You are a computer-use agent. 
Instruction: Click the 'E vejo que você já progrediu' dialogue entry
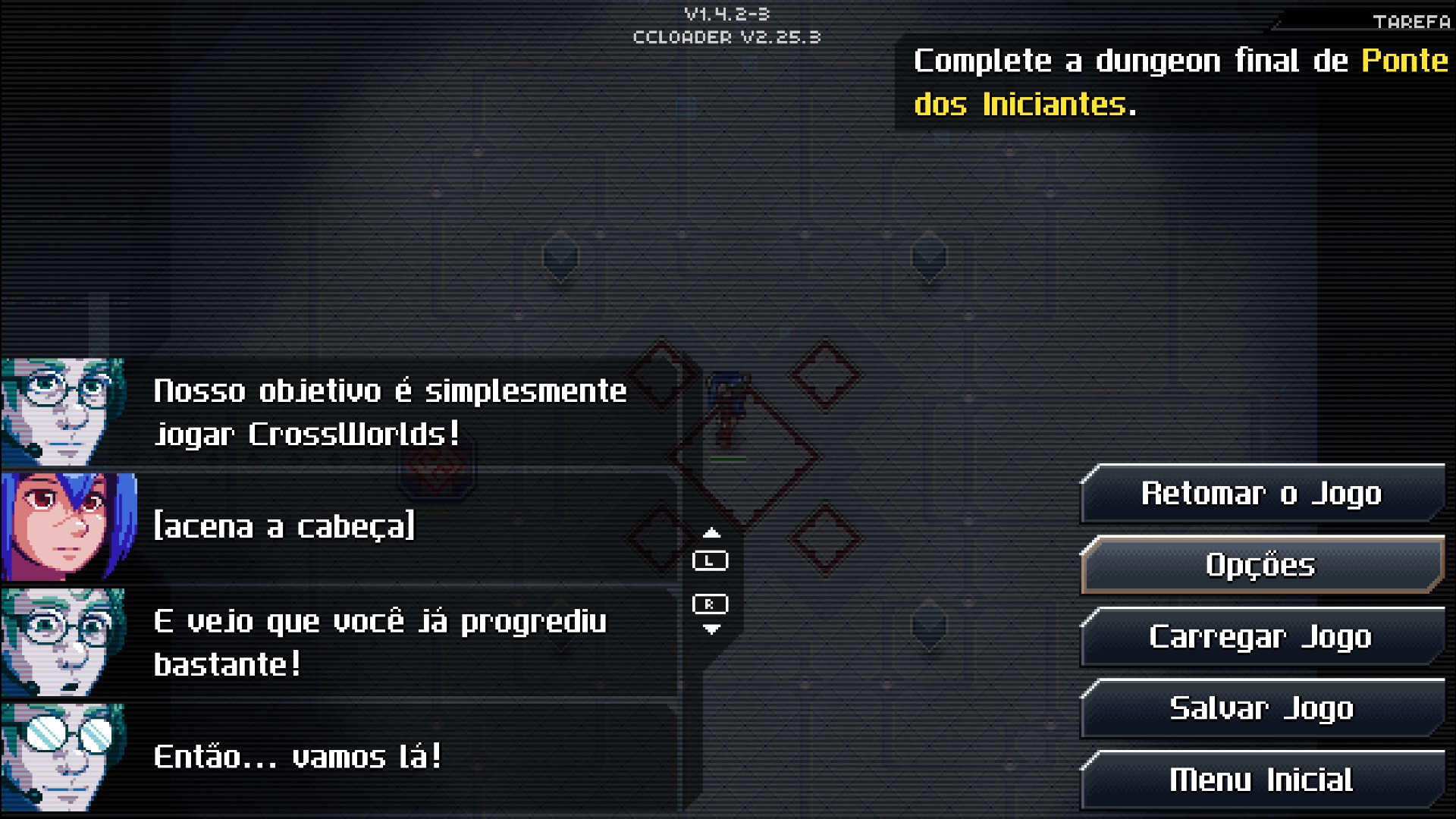(379, 622)
